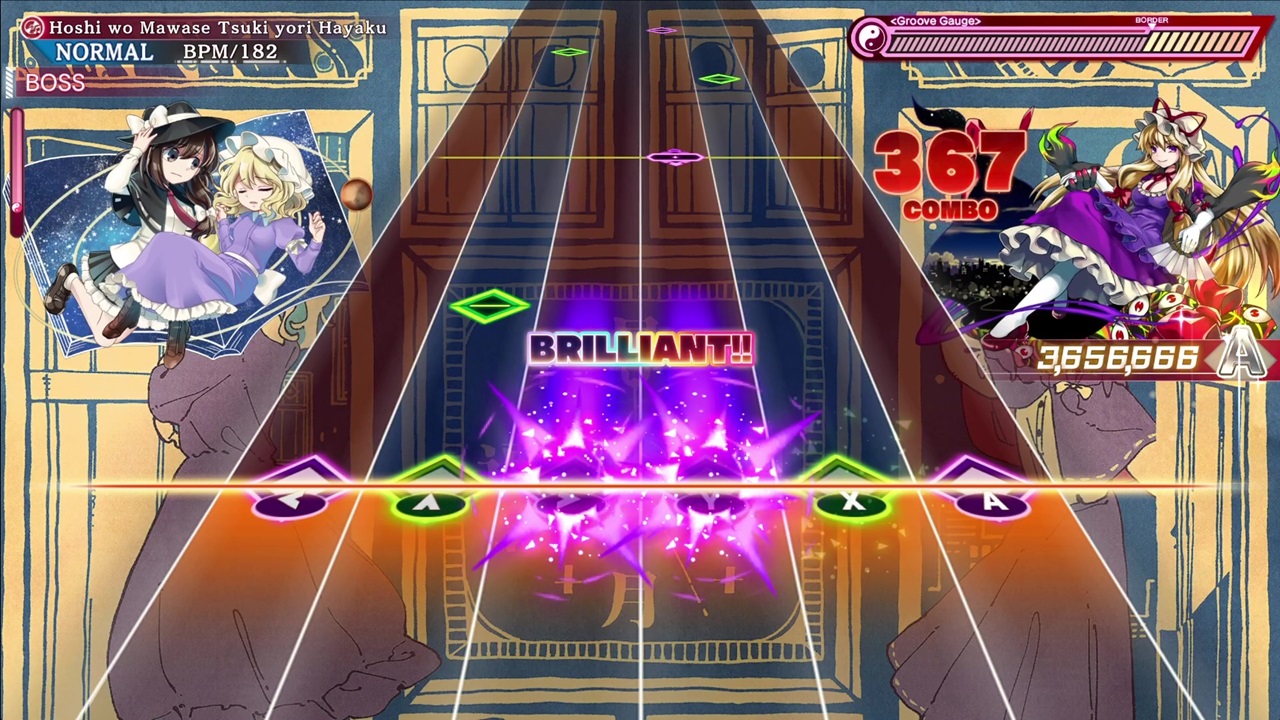The width and height of the screenshot is (1280, 720).
Task: Click the BORDER marker on the Groove Gauge
Action: [1152, 20]
